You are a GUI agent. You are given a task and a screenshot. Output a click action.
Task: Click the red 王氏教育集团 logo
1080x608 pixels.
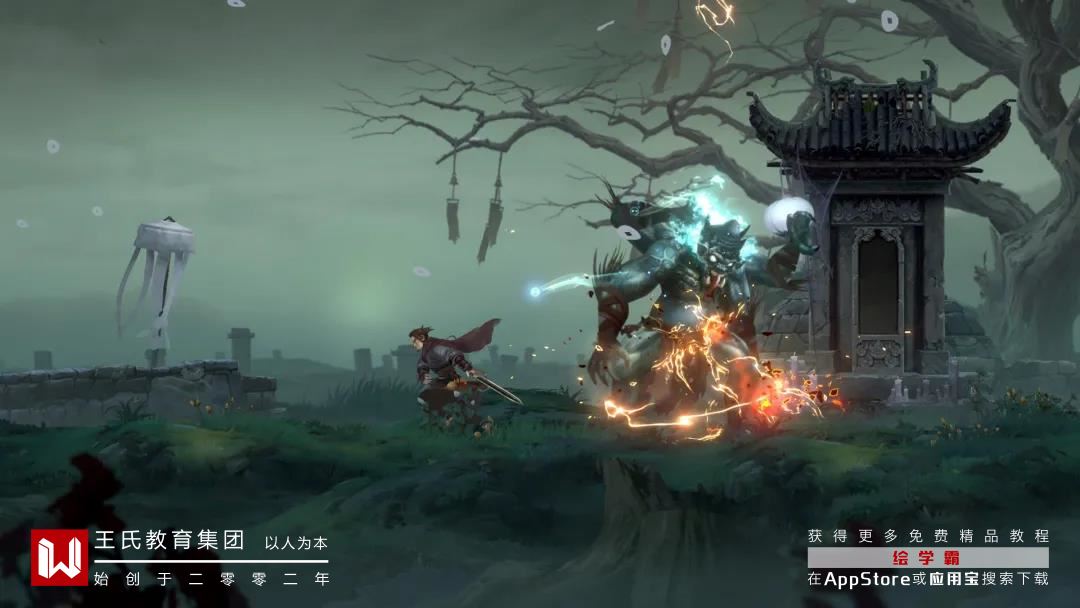[59, 558]
